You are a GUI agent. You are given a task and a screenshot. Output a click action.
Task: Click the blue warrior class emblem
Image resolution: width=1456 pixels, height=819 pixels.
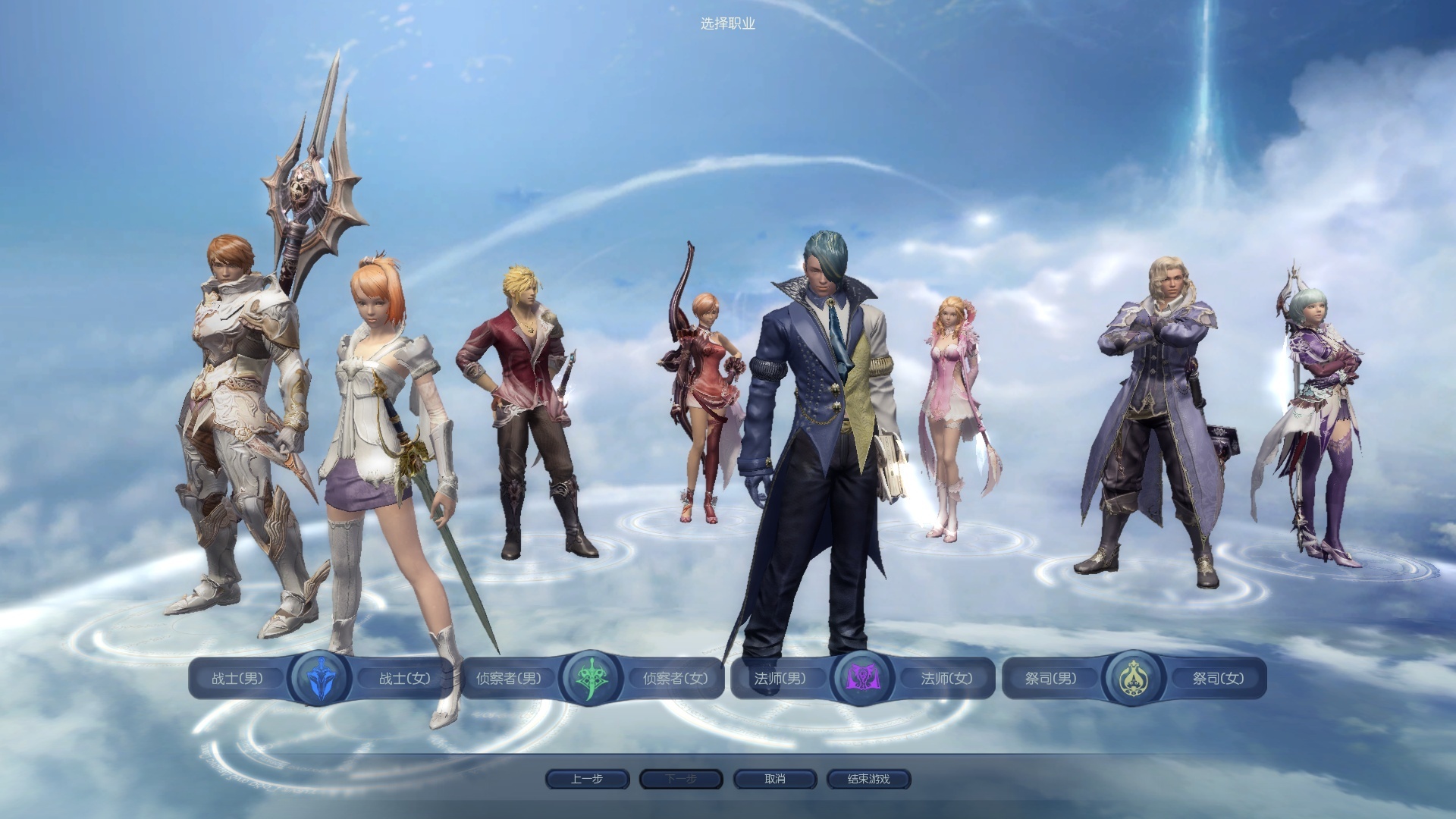pyautogui.click(x=320, y=678)
